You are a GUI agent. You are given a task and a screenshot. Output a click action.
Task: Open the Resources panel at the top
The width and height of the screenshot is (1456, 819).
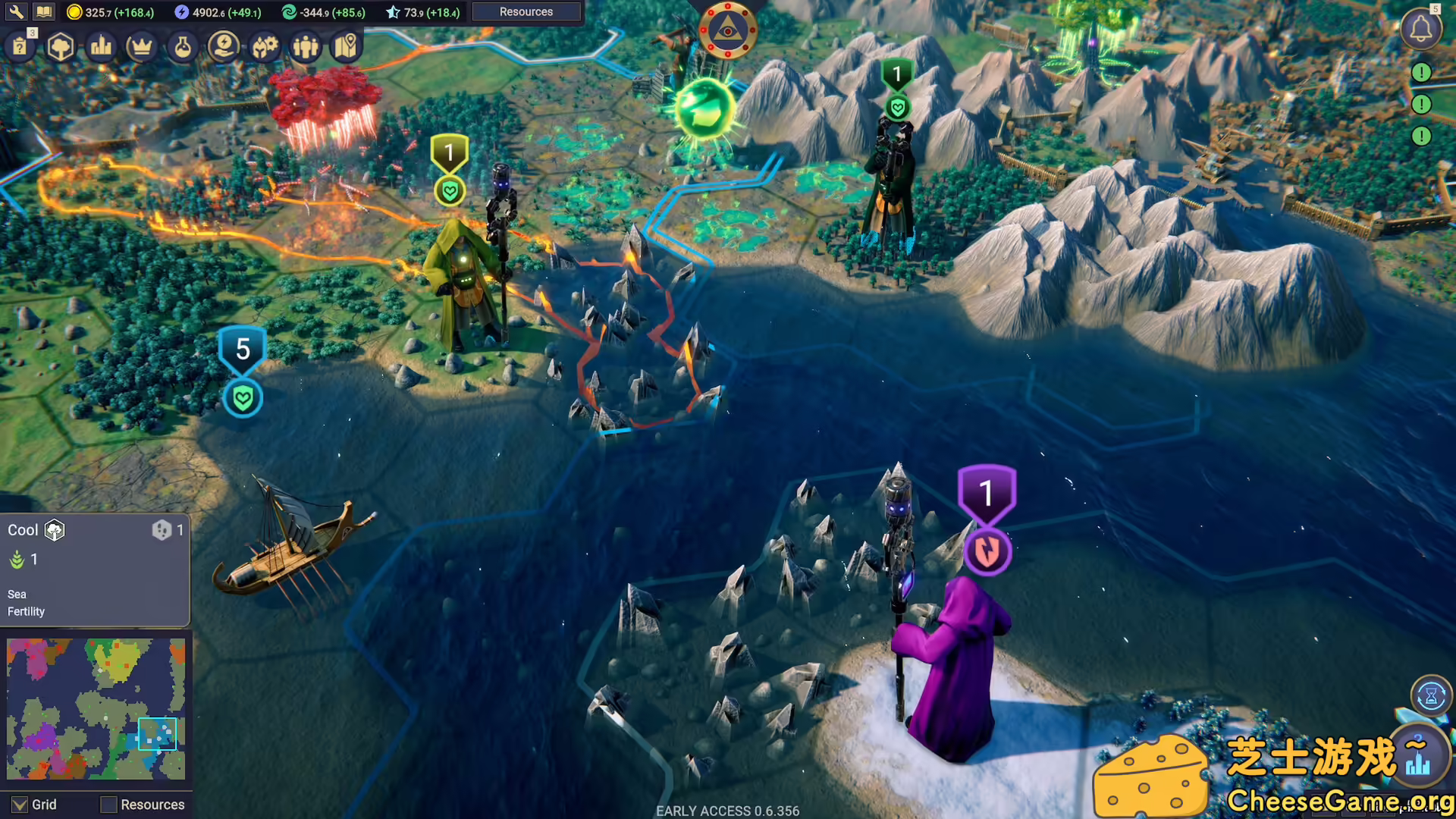tap(526, 11)
